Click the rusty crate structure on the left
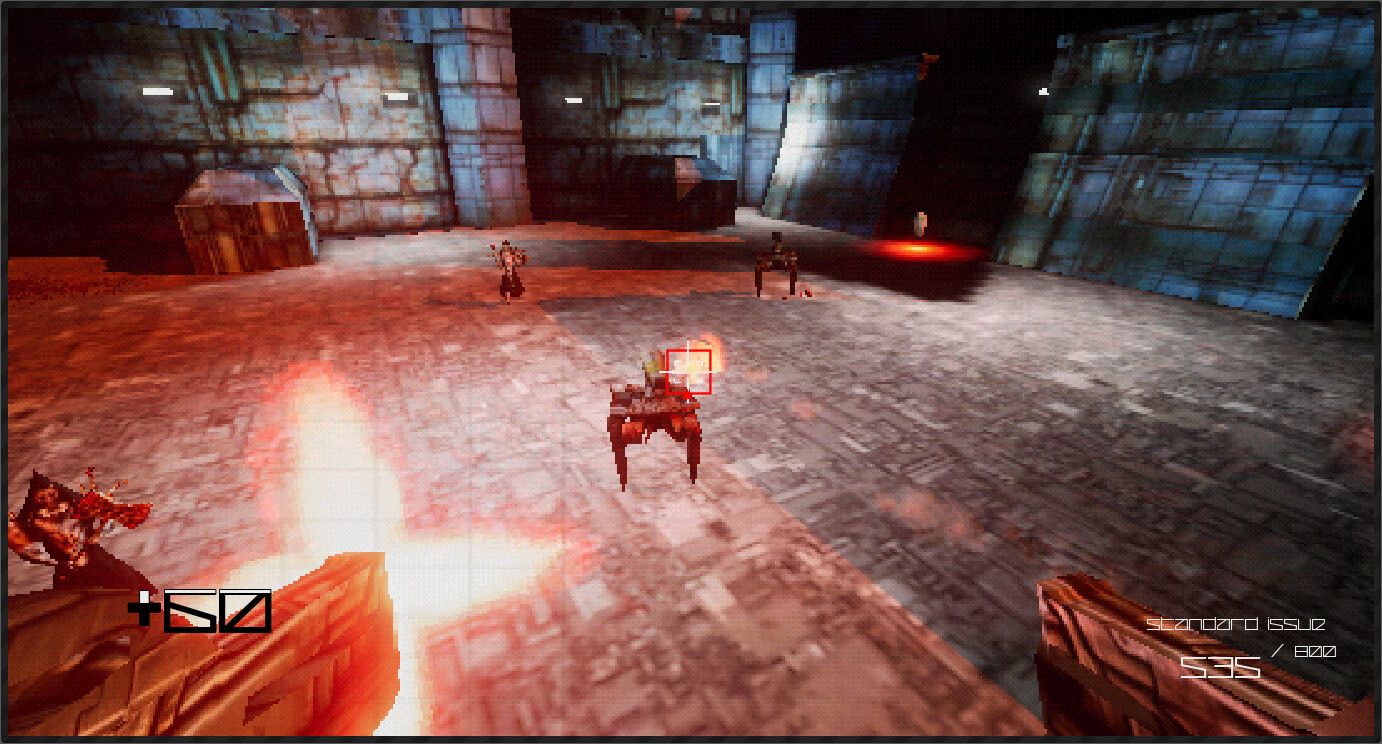This screenshot has width=1382, height=744. 240,220
